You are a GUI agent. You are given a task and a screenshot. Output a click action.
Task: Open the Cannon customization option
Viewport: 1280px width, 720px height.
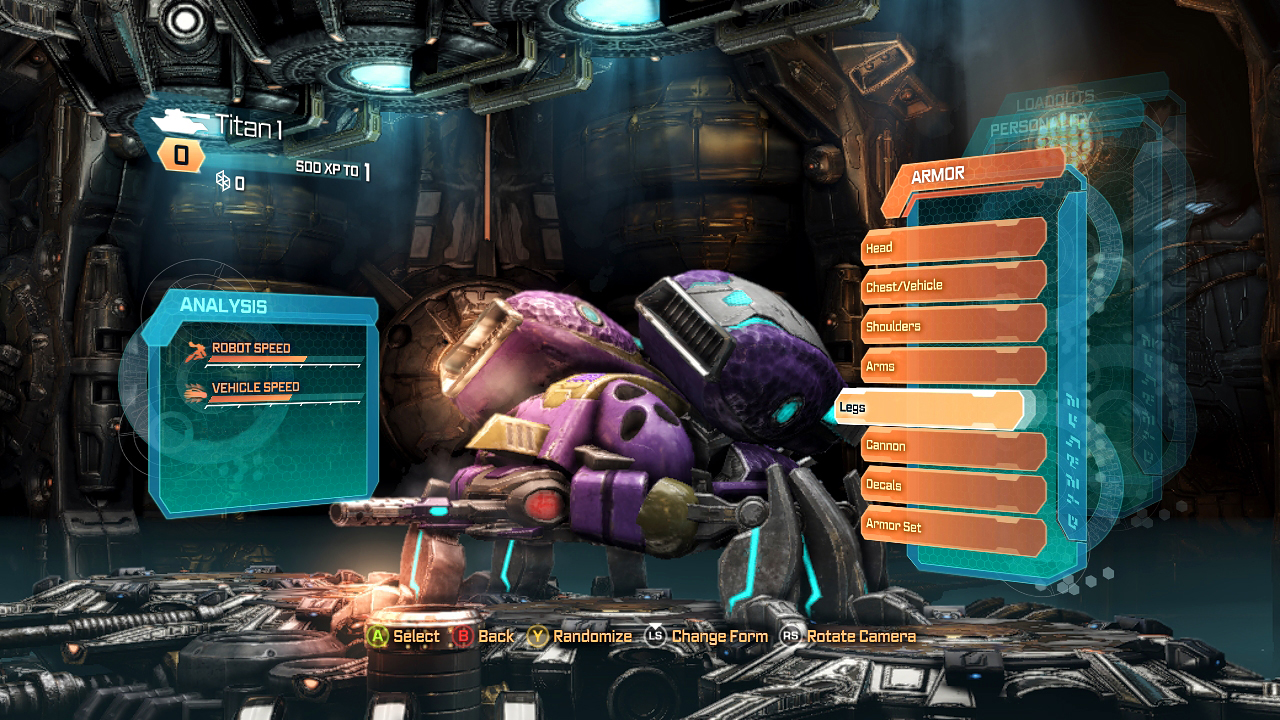[x=952, y=446]
